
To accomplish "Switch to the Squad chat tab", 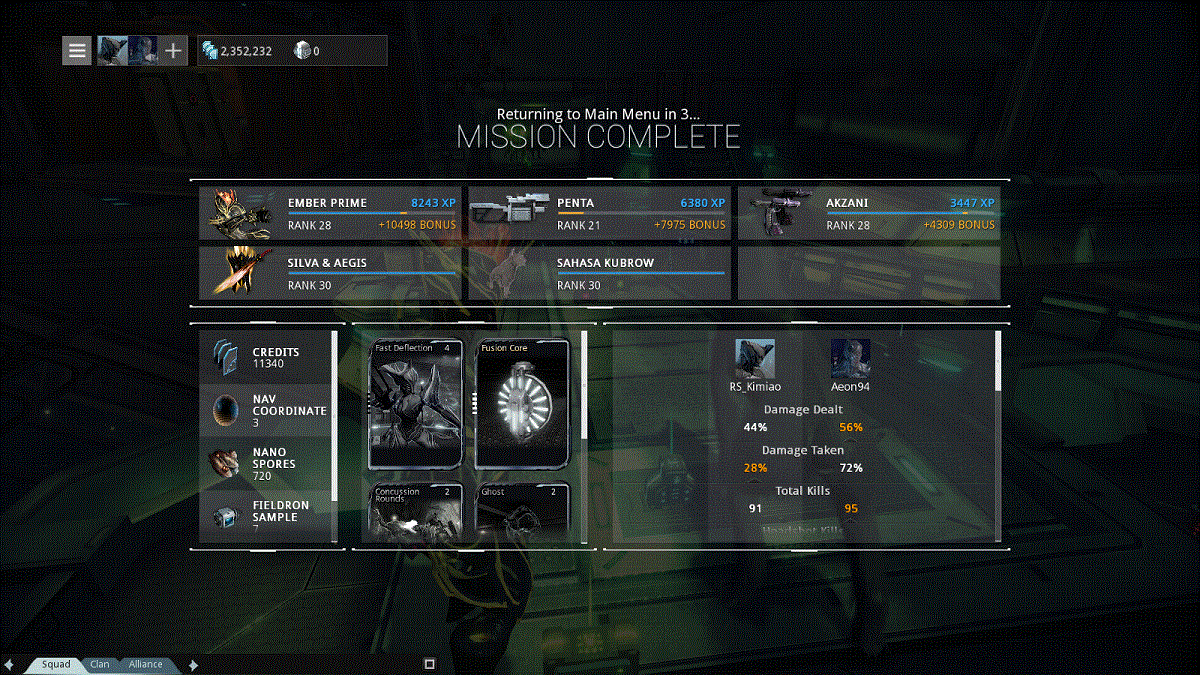I will click(x=56, y=664).
